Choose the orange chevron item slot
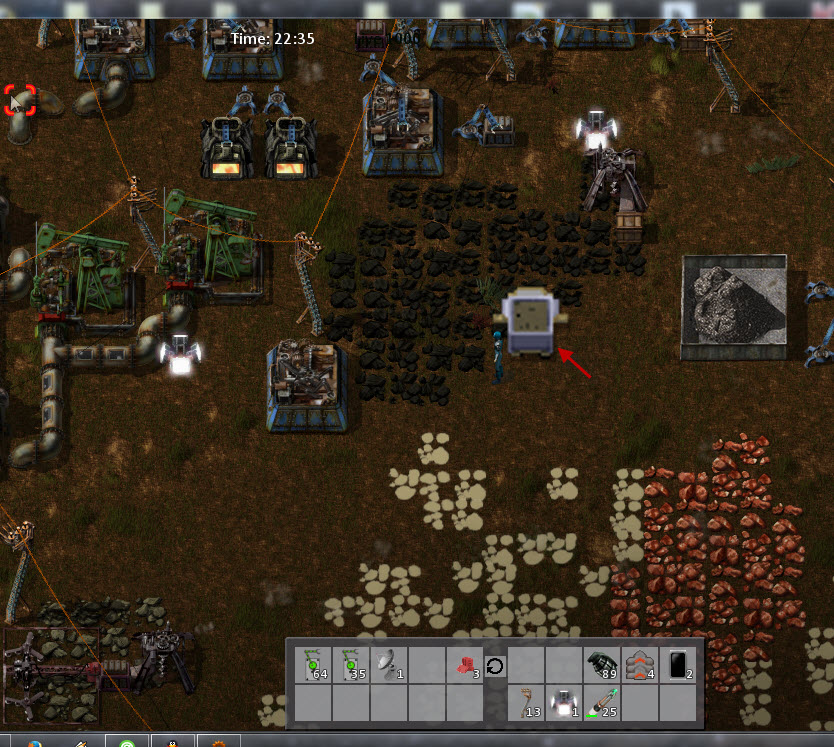The height and width of the screenshot is (747, 834). pyautogui.click(x=638, y=665)
